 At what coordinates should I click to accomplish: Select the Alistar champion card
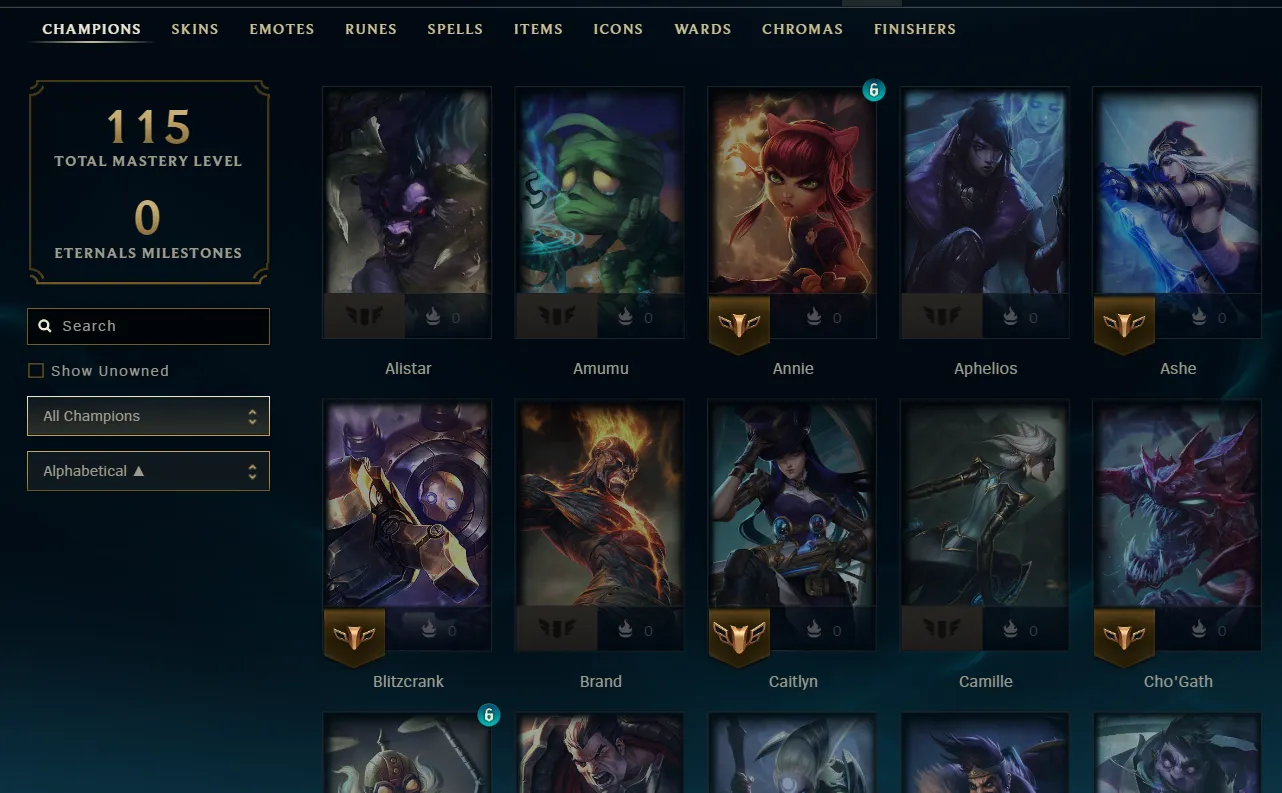pos(407,200)
